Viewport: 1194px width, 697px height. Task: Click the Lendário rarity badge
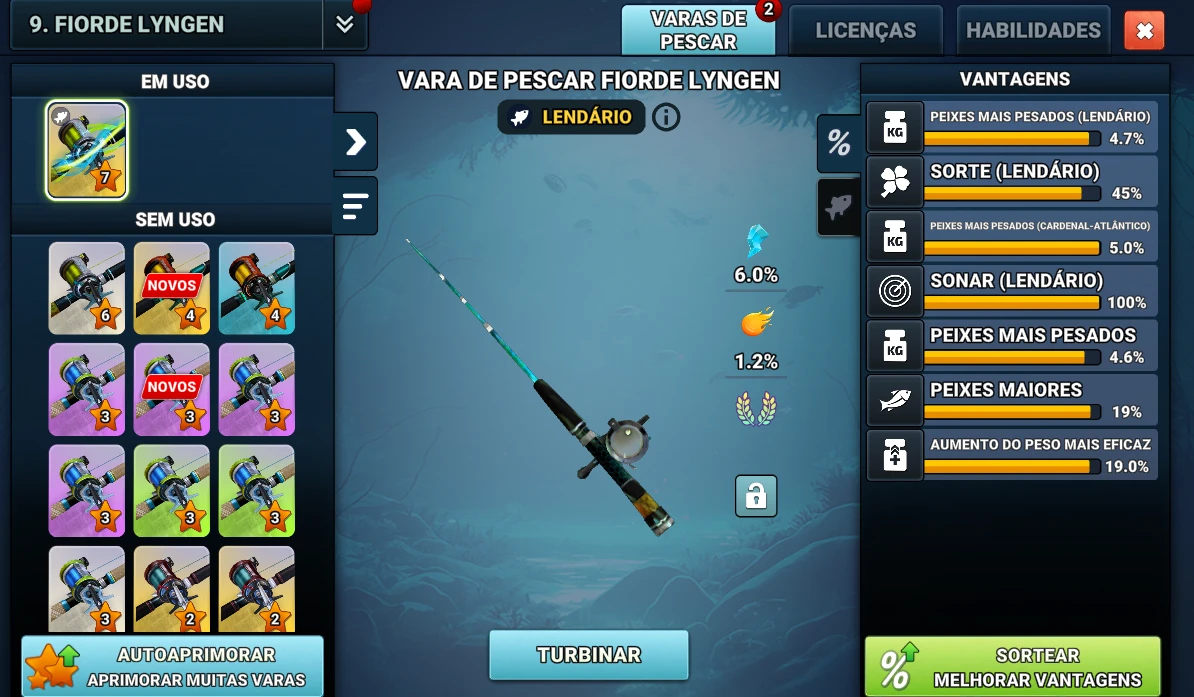tap(572, 117)
